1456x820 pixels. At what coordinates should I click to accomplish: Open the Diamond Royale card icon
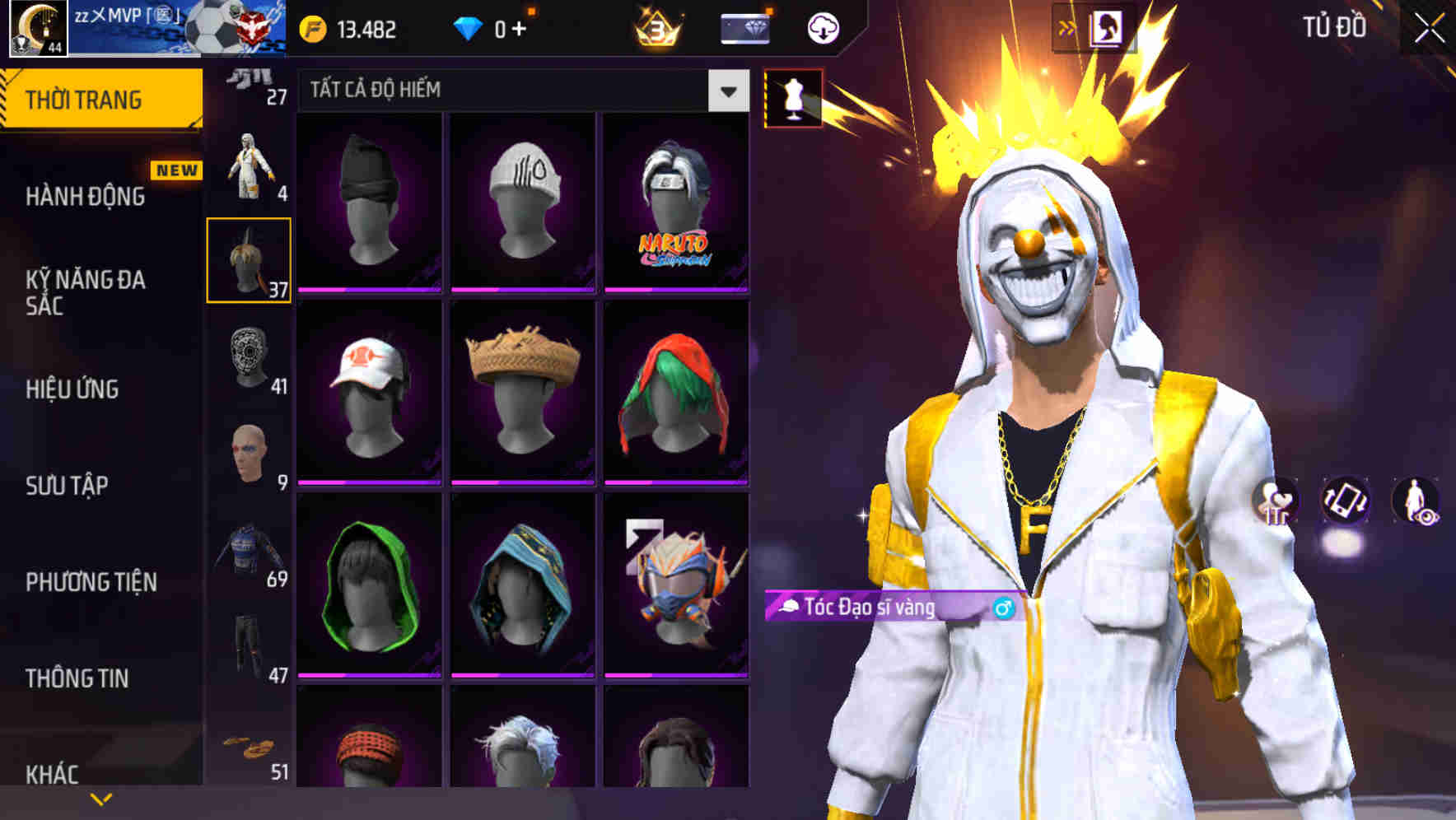coord(744,29)
